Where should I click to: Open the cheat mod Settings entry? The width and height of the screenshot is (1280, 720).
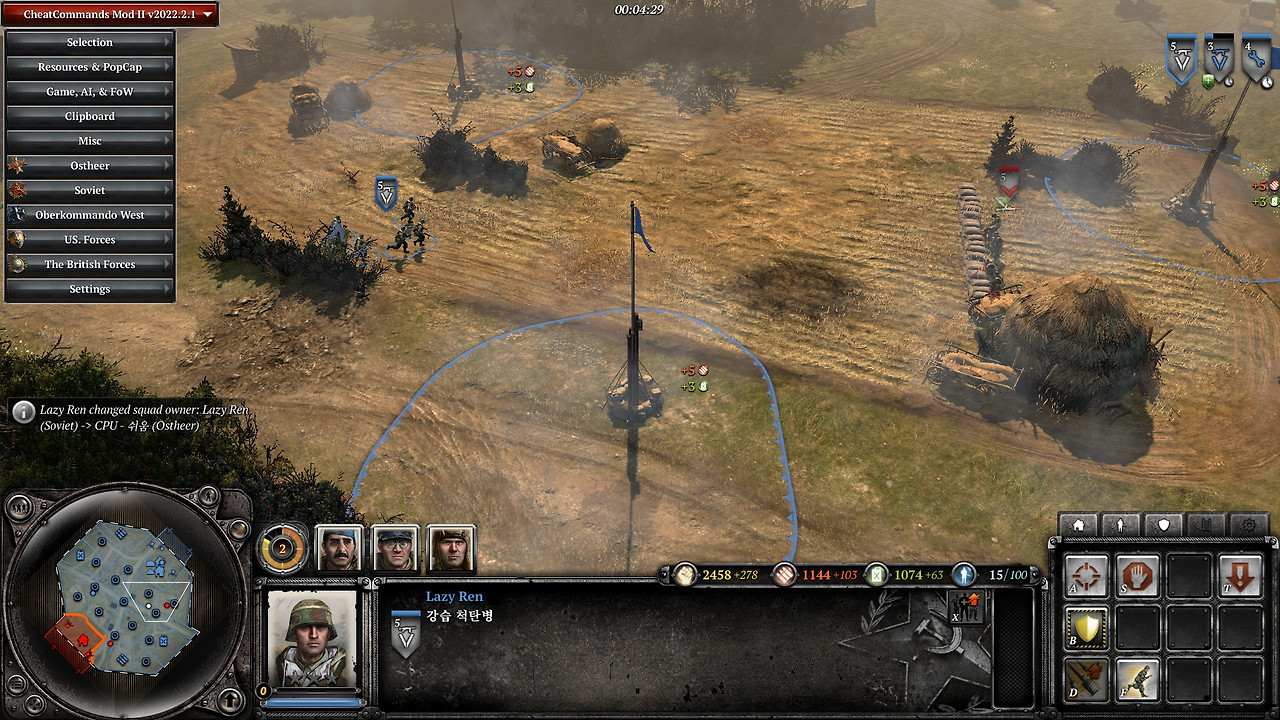pyautogui.click(x=90, y=289)
